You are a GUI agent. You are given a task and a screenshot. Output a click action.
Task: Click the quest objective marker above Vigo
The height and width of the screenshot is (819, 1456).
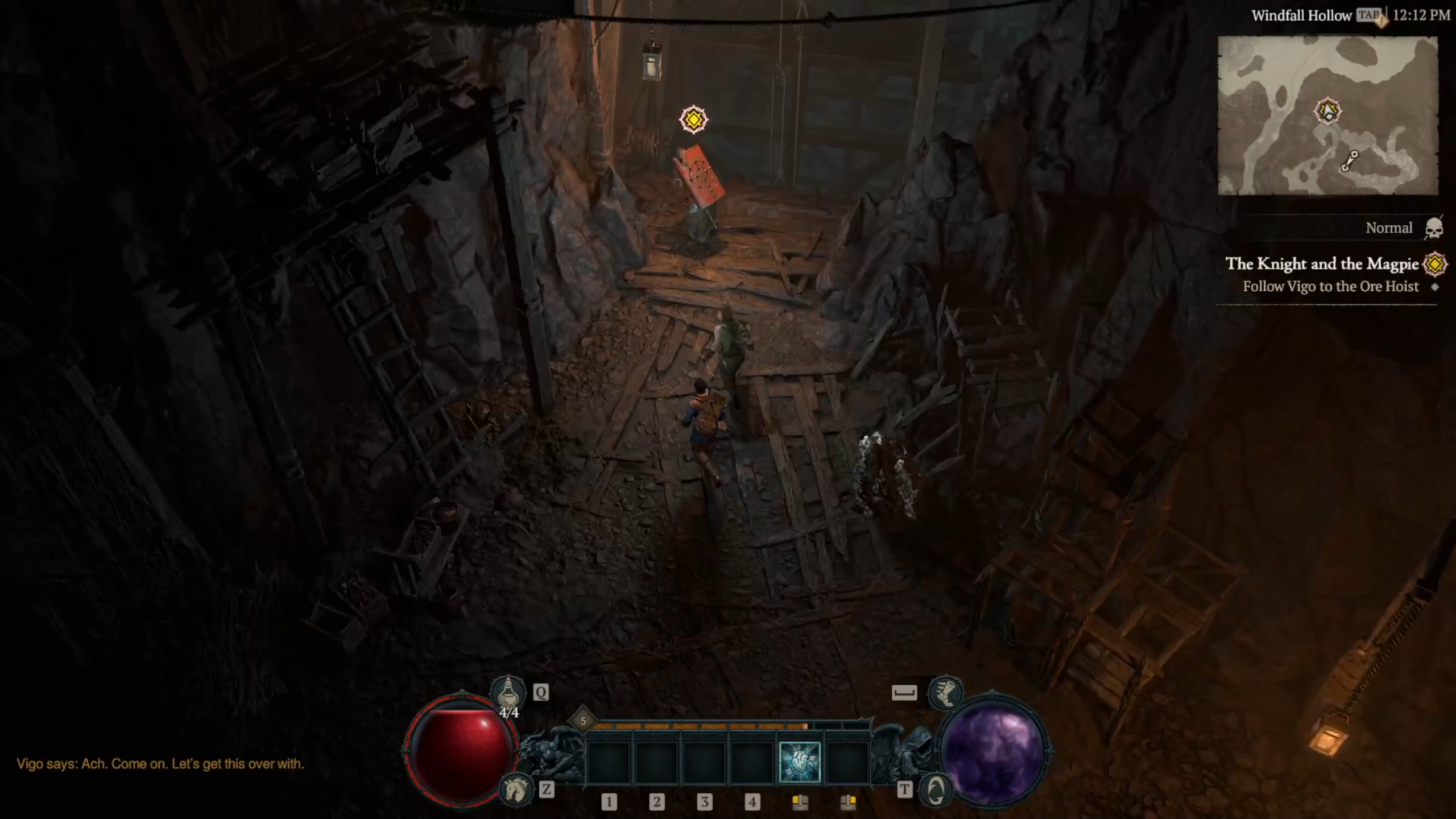click(x=693, y=119)
